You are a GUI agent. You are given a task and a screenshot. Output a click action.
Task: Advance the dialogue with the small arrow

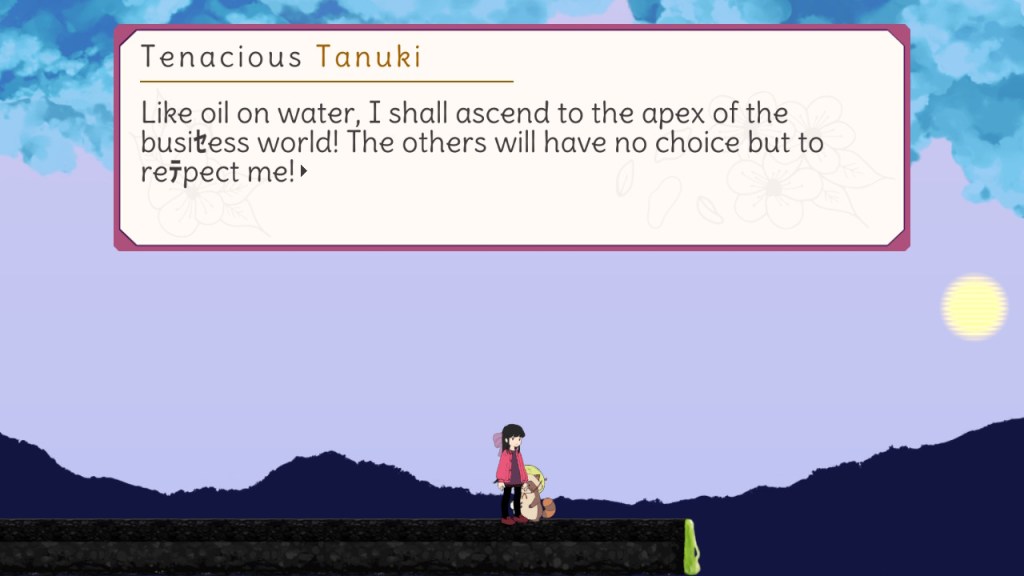point(303,172)
